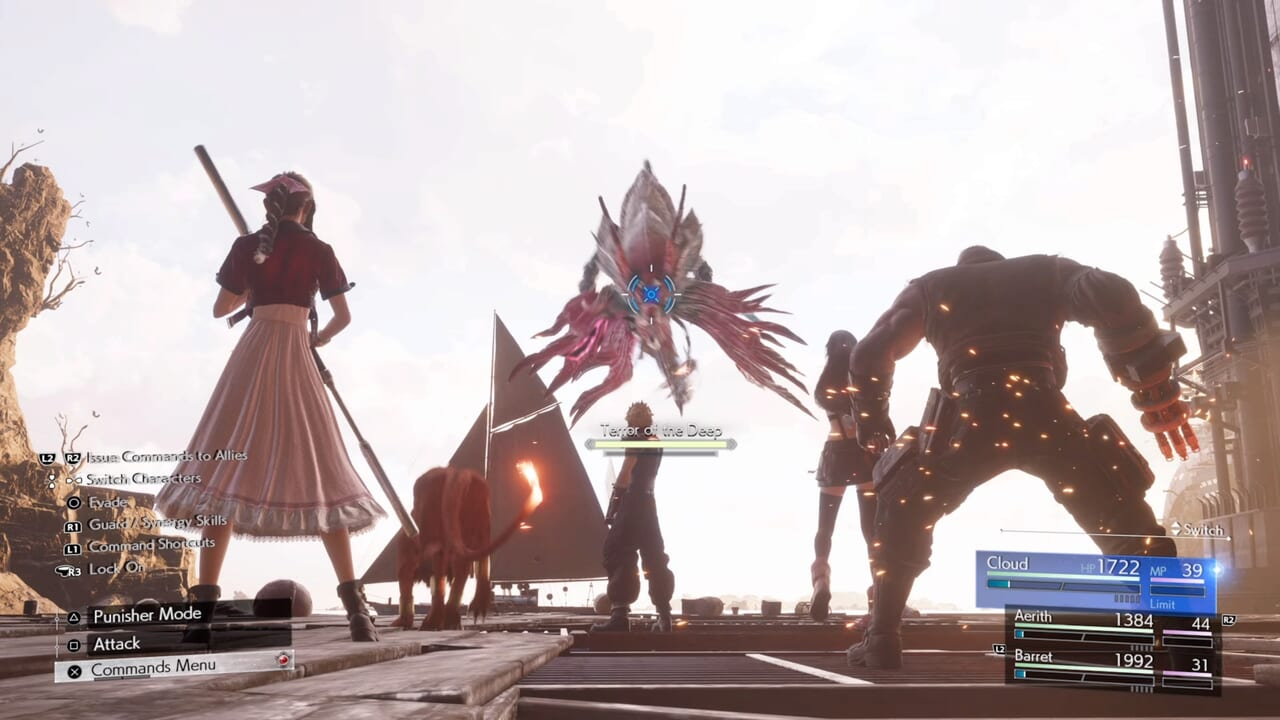Choose the Attack command

click(x=117, y=644)
